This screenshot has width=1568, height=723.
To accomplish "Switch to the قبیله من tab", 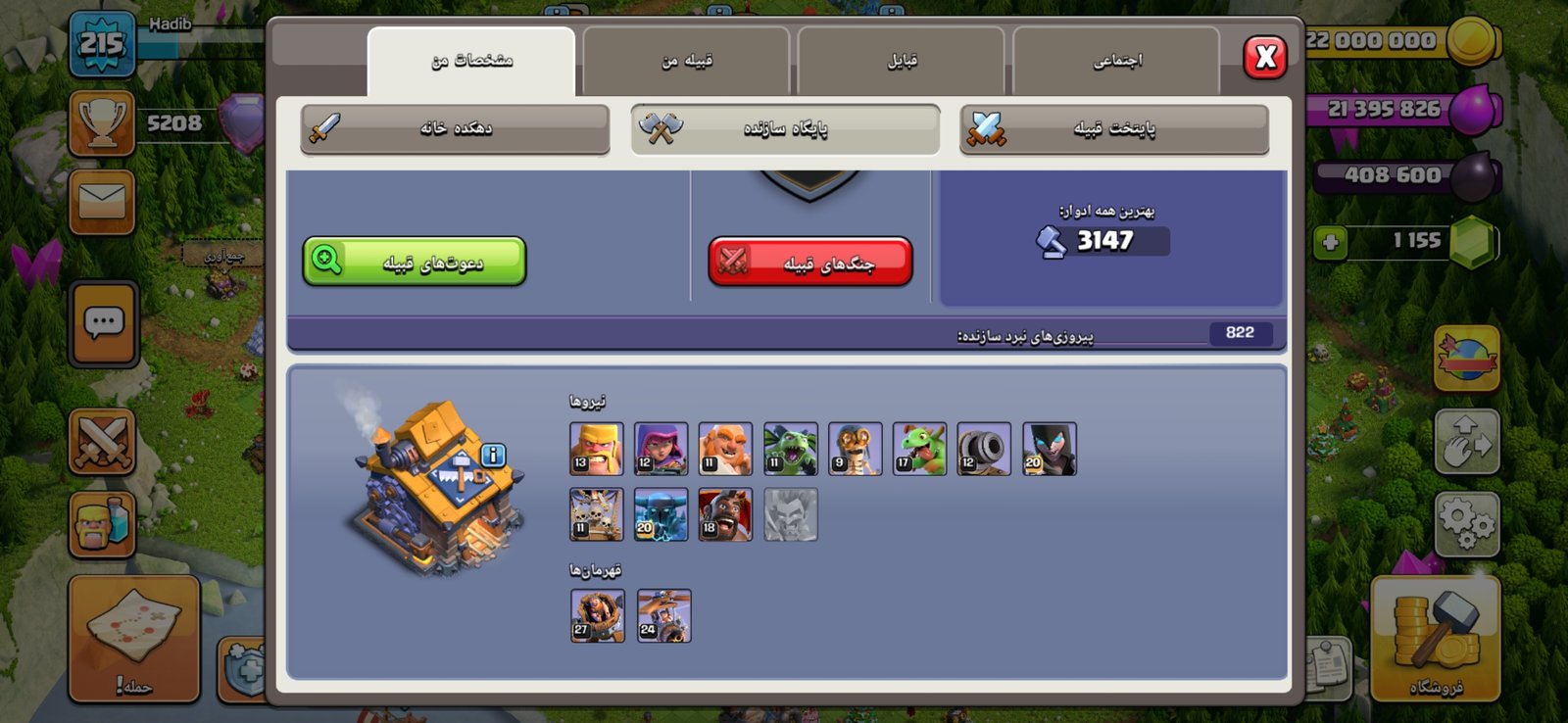I will tap(686, 61).
